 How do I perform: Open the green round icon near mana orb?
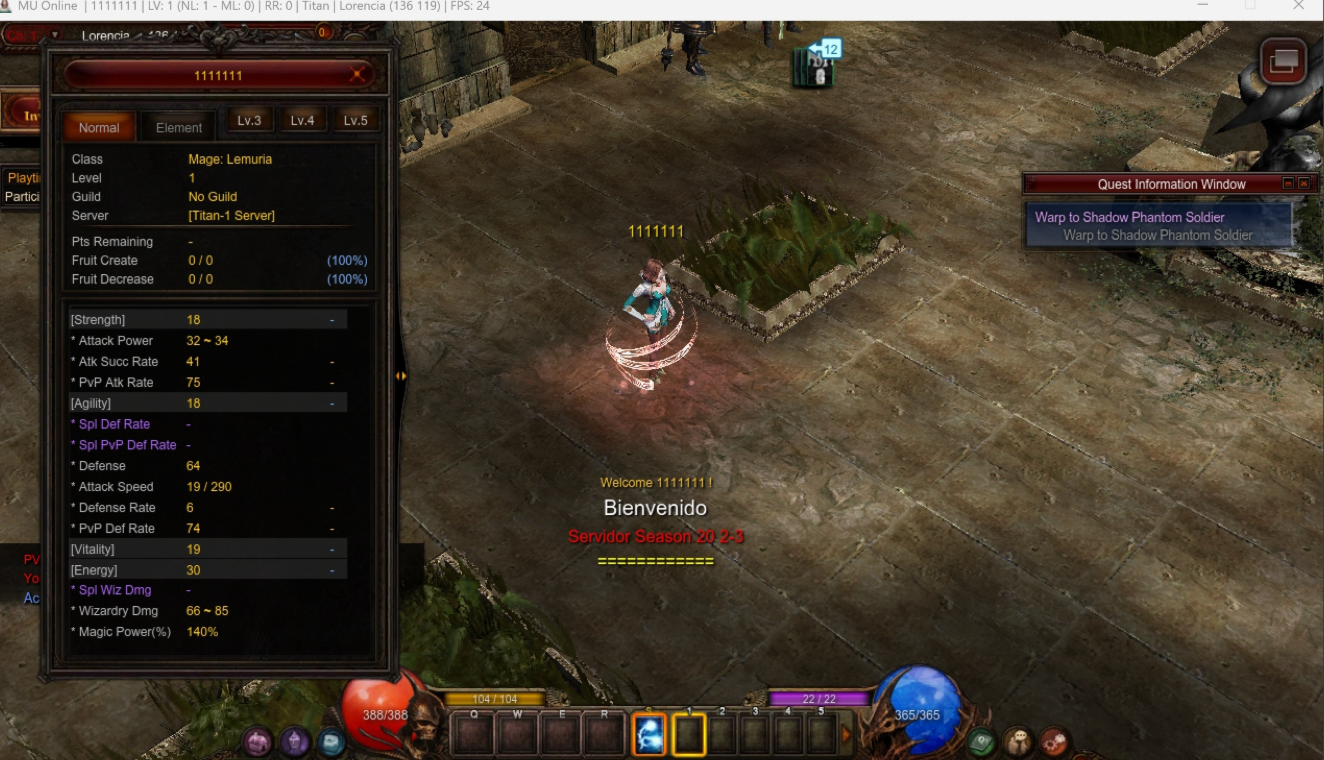[981, 742]
